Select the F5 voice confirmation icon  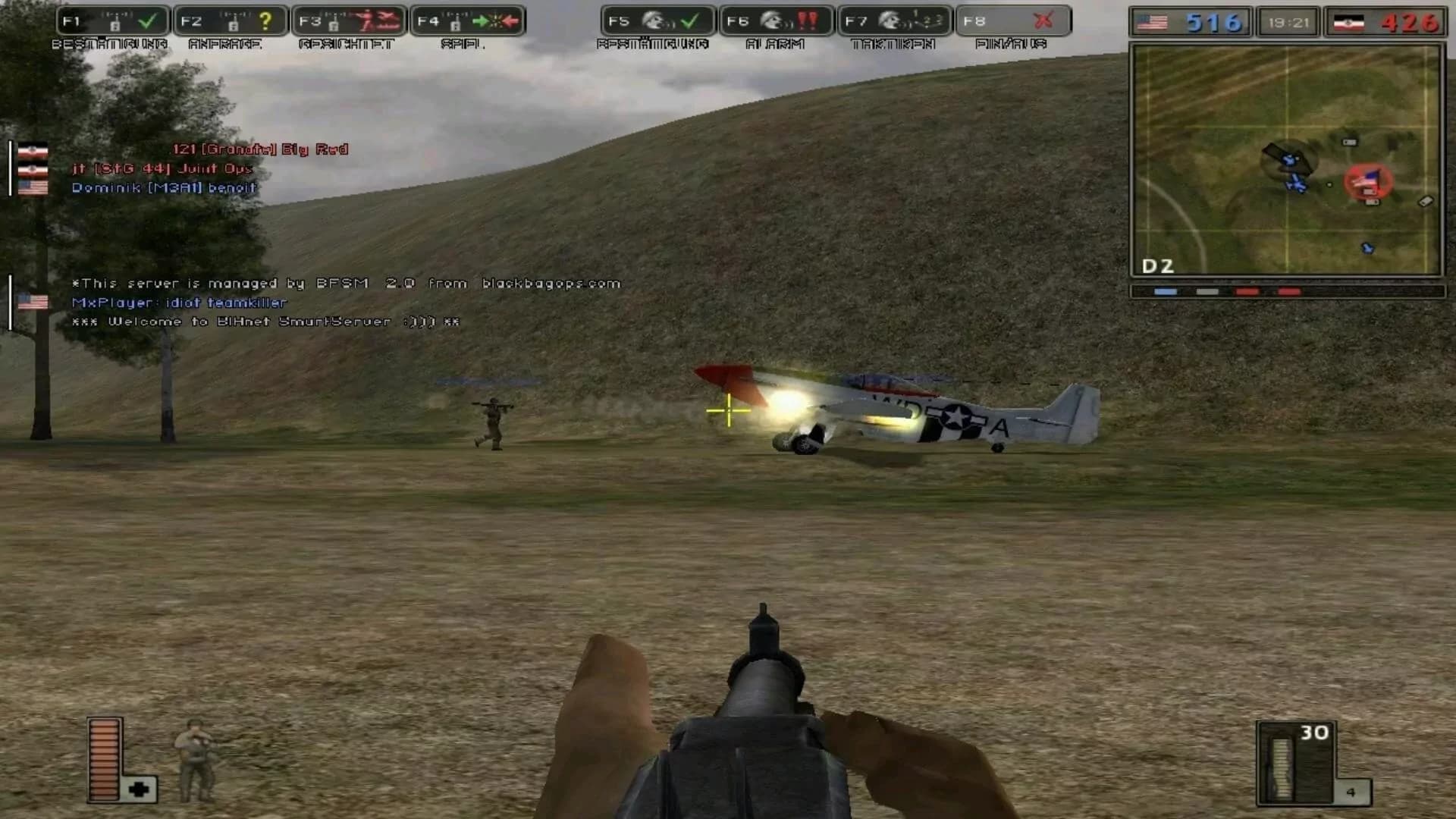pos(688,20)
